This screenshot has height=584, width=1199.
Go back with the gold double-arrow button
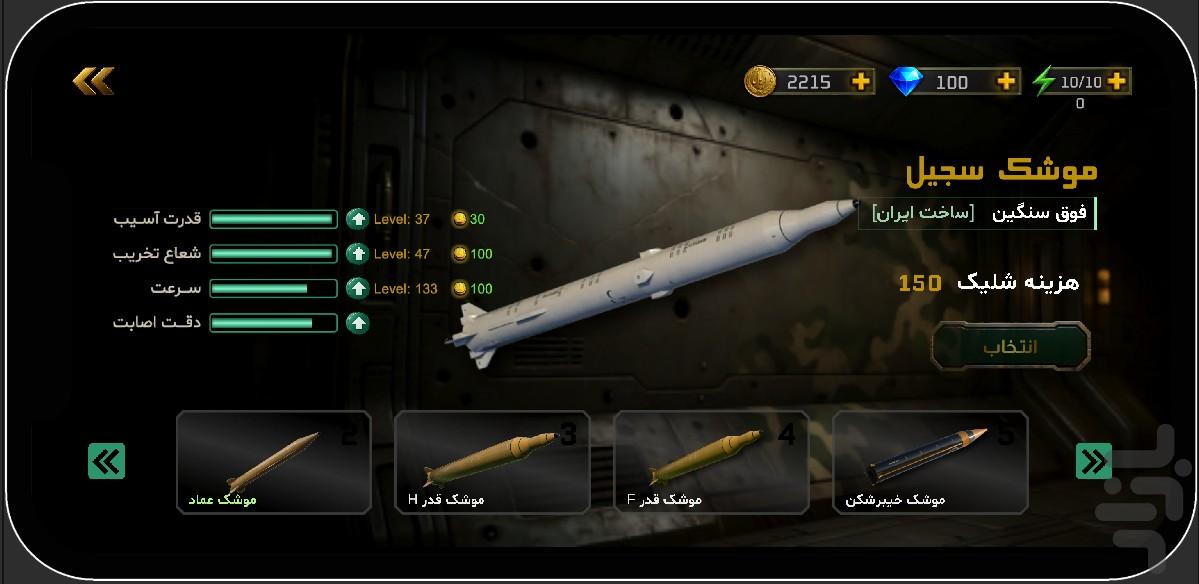click(x=93, y=80)
